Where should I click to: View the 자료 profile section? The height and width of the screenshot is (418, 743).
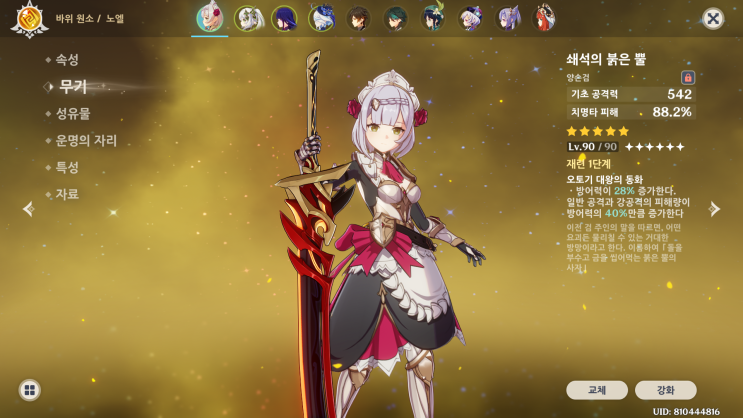click(68, 194)
